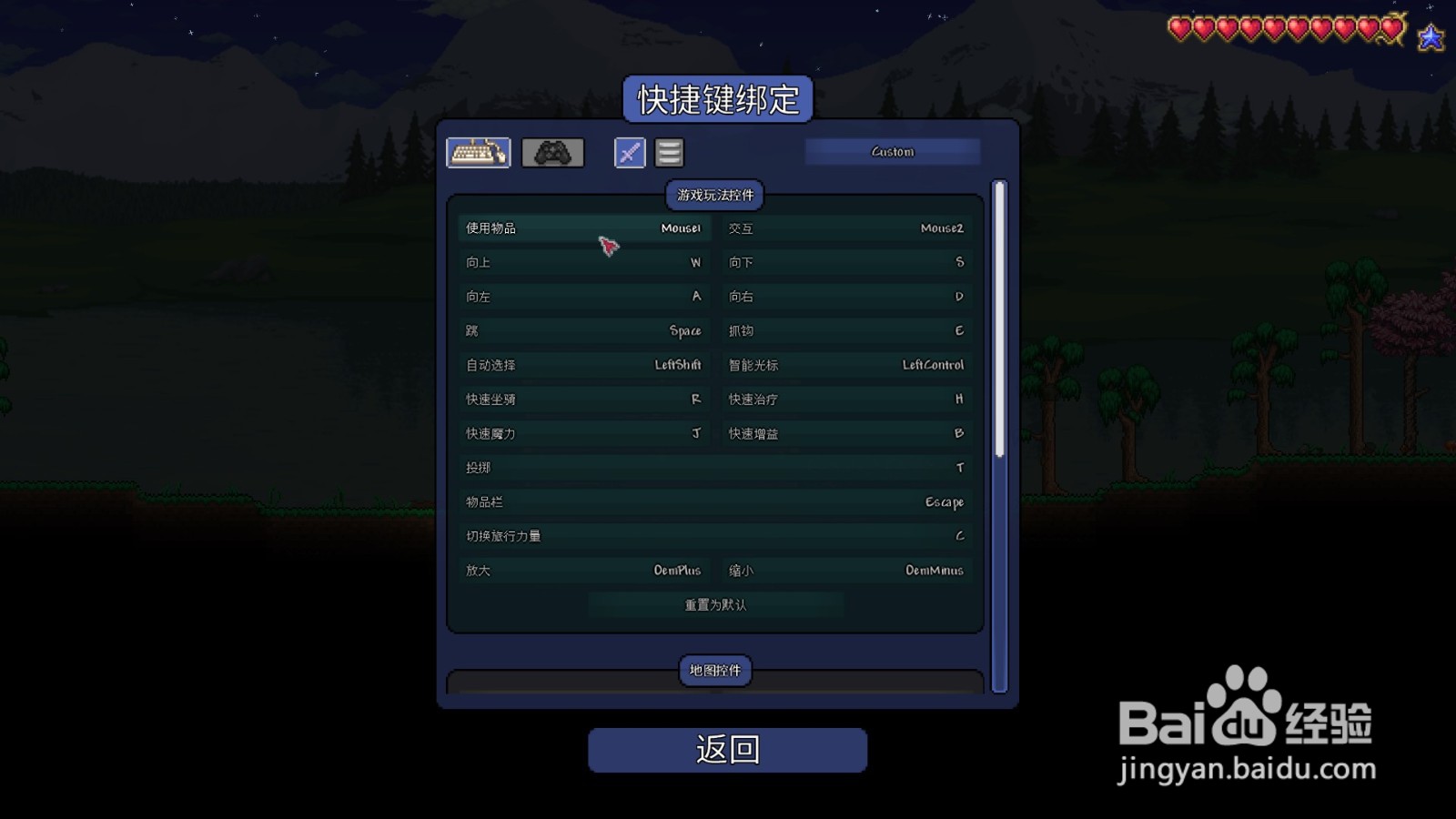Click the sword icon above the controls list

(628, 152)
